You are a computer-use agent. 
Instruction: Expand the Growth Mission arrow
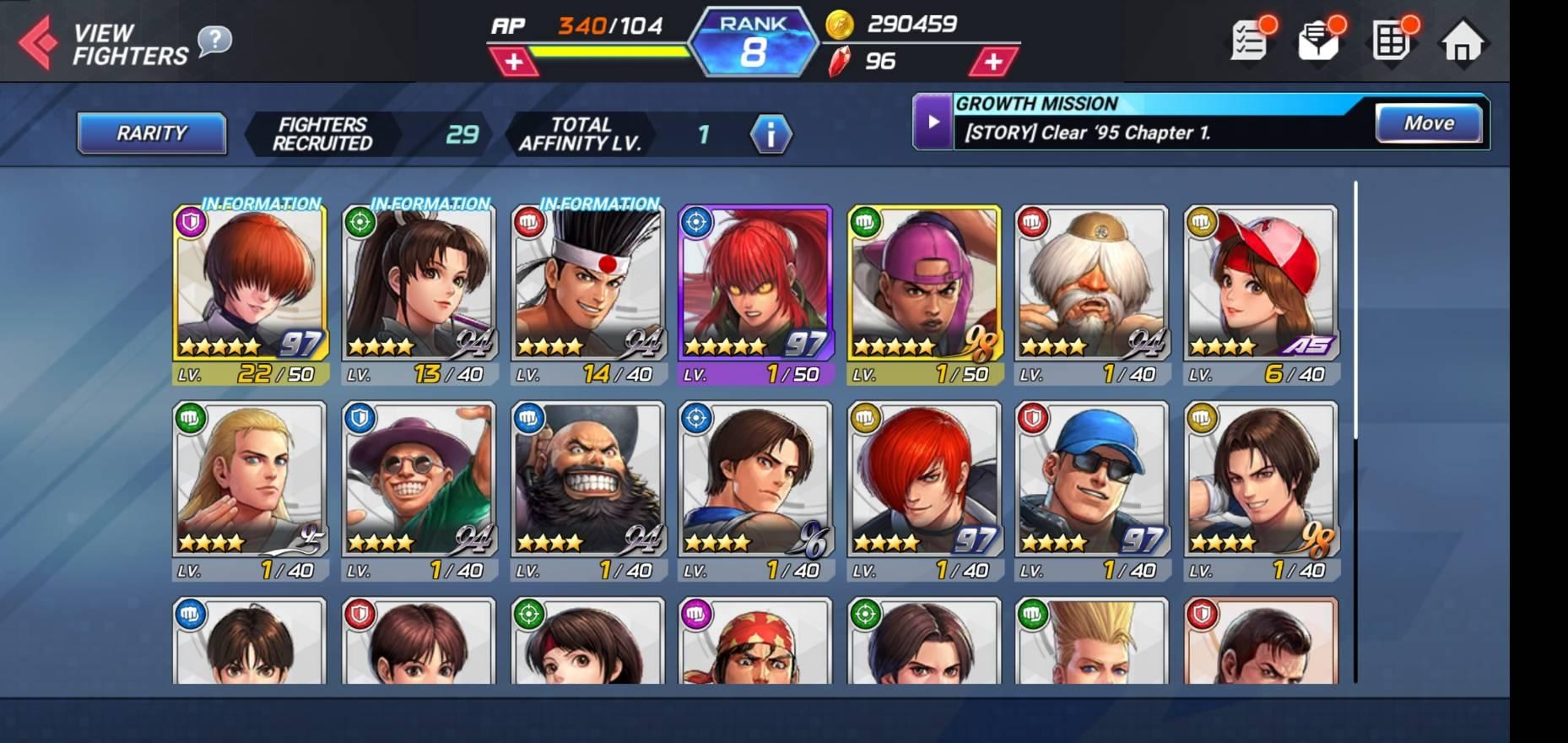click(x=933, y=122)
